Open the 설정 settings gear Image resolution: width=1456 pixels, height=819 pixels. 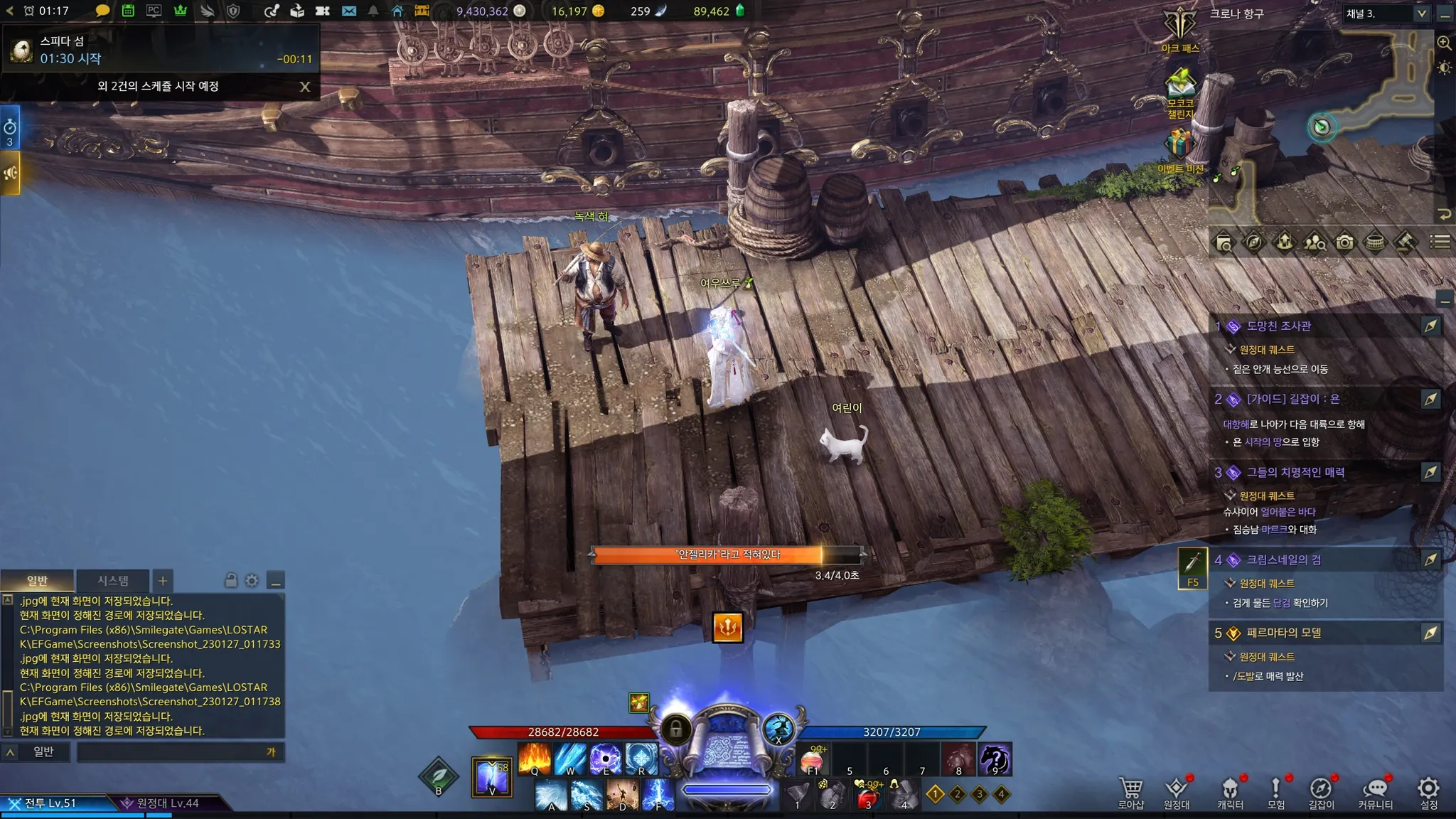click(1428, 791)
